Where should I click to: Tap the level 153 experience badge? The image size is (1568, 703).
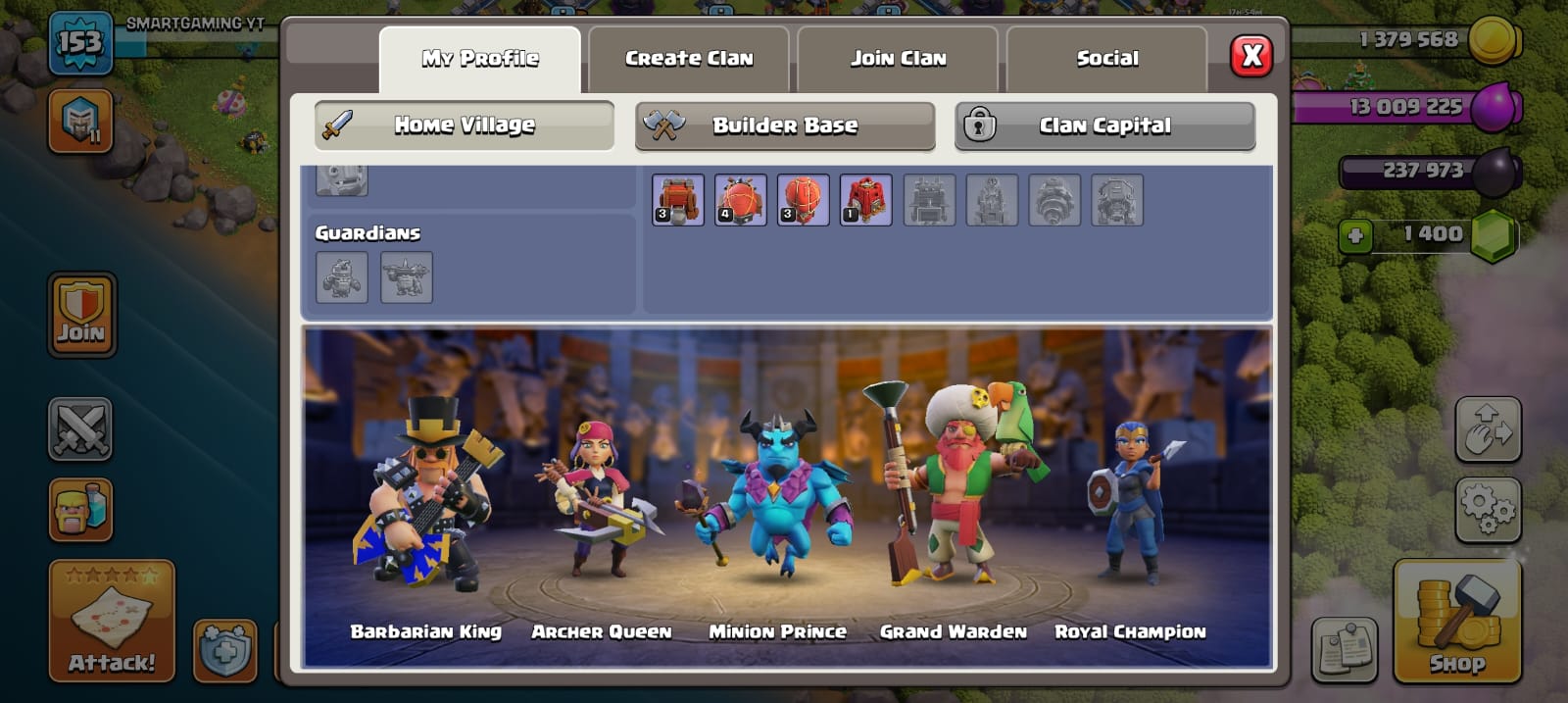[79, 44]
